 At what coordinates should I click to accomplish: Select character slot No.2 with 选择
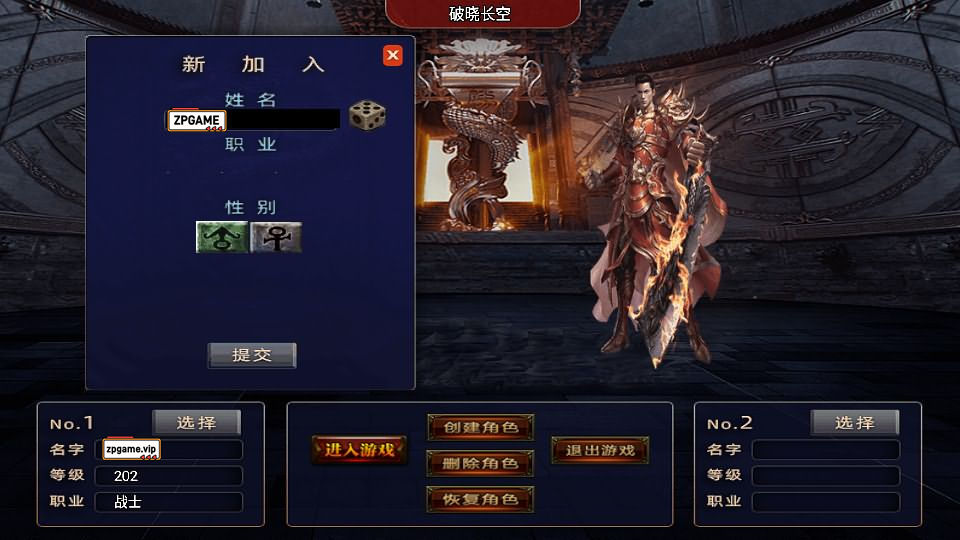855,422
